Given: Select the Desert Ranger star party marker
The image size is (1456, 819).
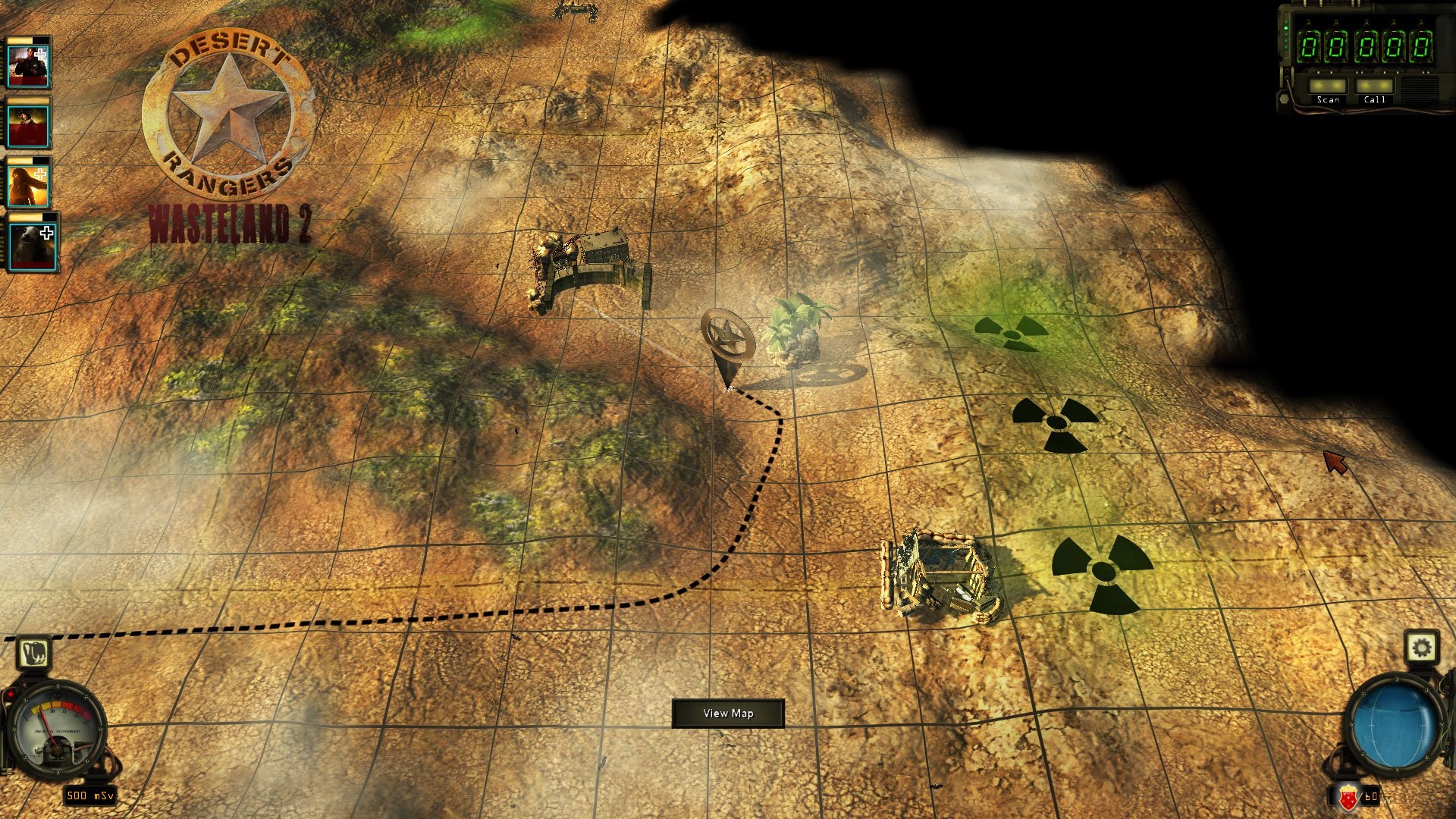Looking at the screenshot, I should [x=727, y=337].
